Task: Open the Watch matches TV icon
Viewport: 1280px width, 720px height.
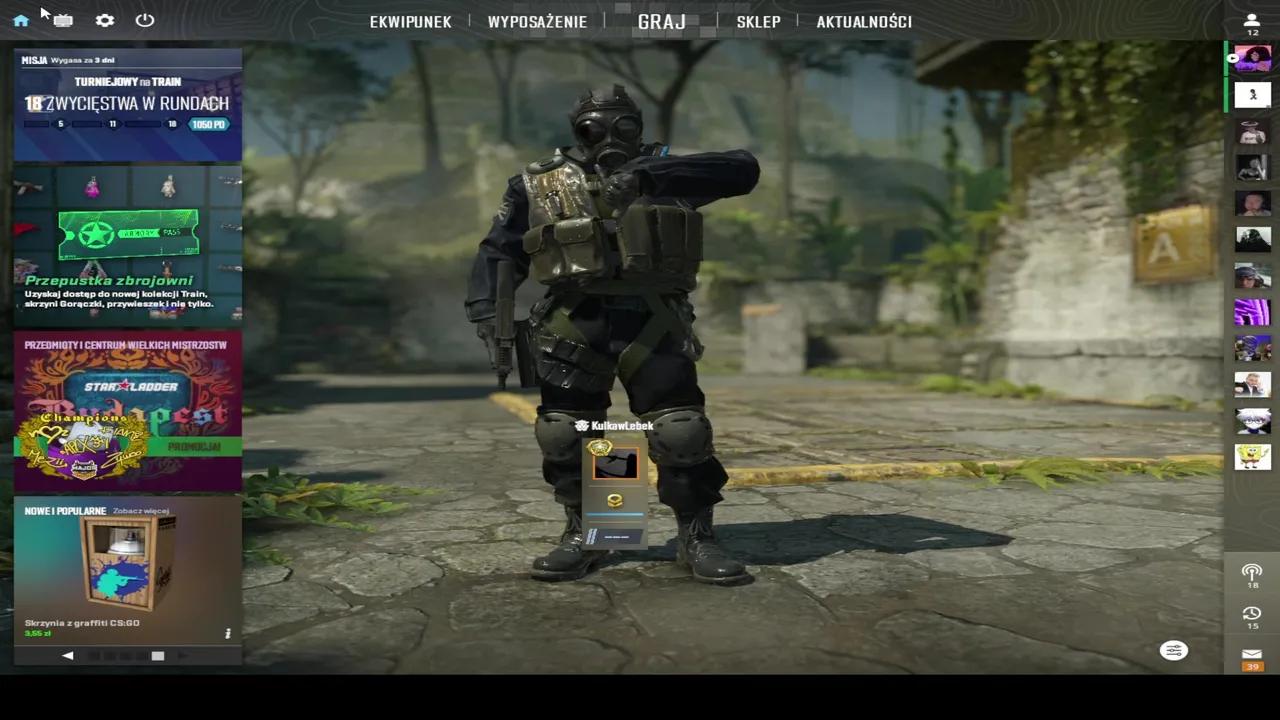Action: click(x=62, y=20)
